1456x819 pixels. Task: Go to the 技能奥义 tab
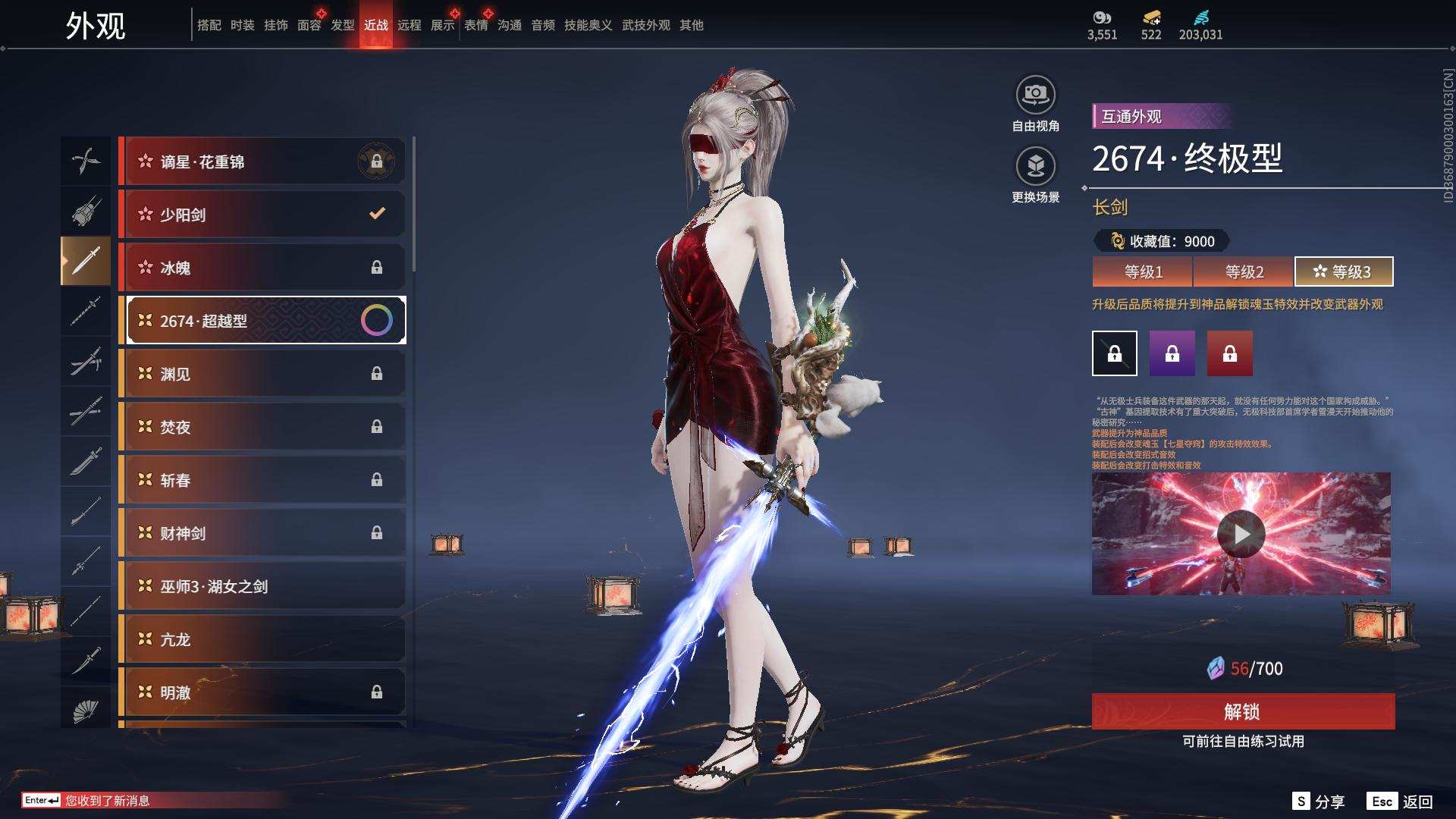click(x=588, y=25)
